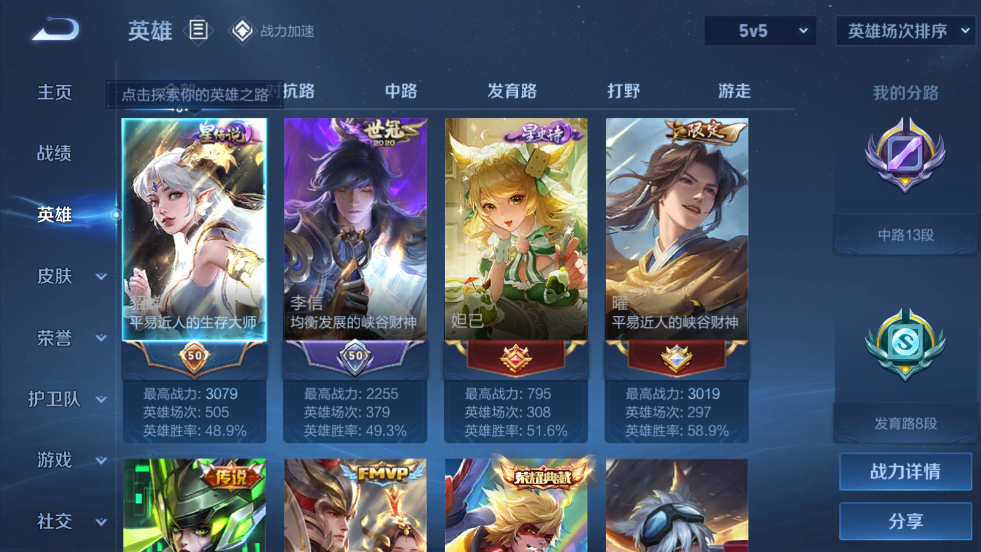Click the 分享 share button
Image resolution: width=981 pixels, height=552 pixels.
905,521
